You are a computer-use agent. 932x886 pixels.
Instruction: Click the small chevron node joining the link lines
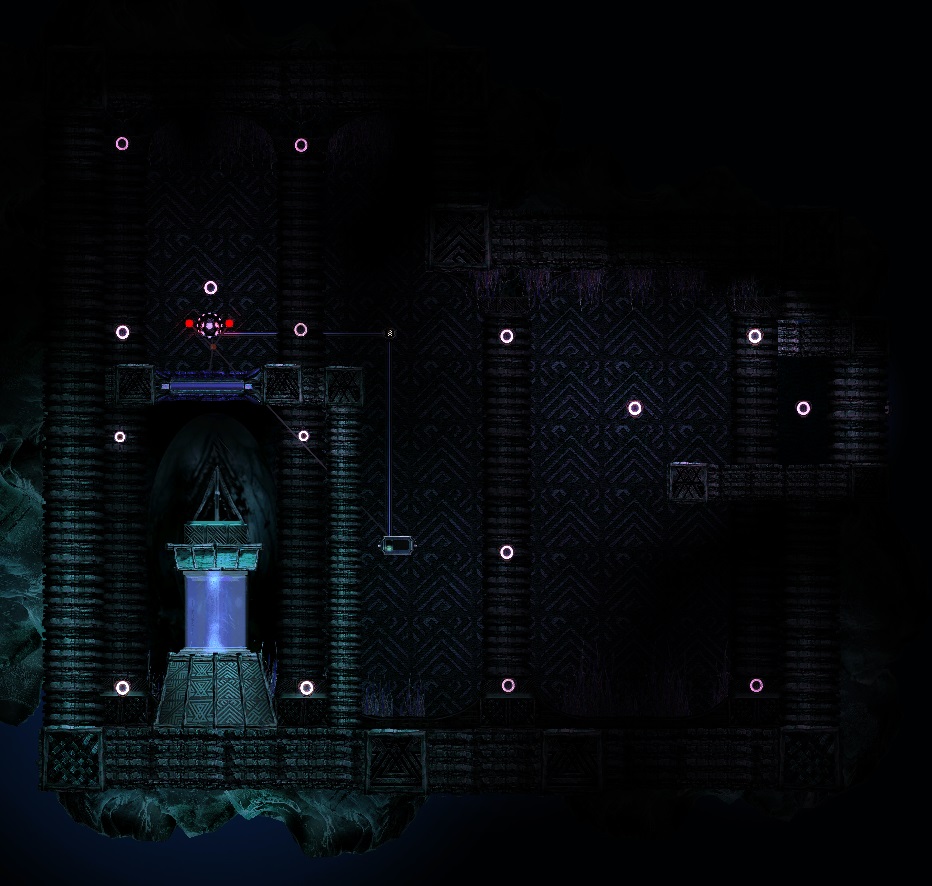click(390, 333)
